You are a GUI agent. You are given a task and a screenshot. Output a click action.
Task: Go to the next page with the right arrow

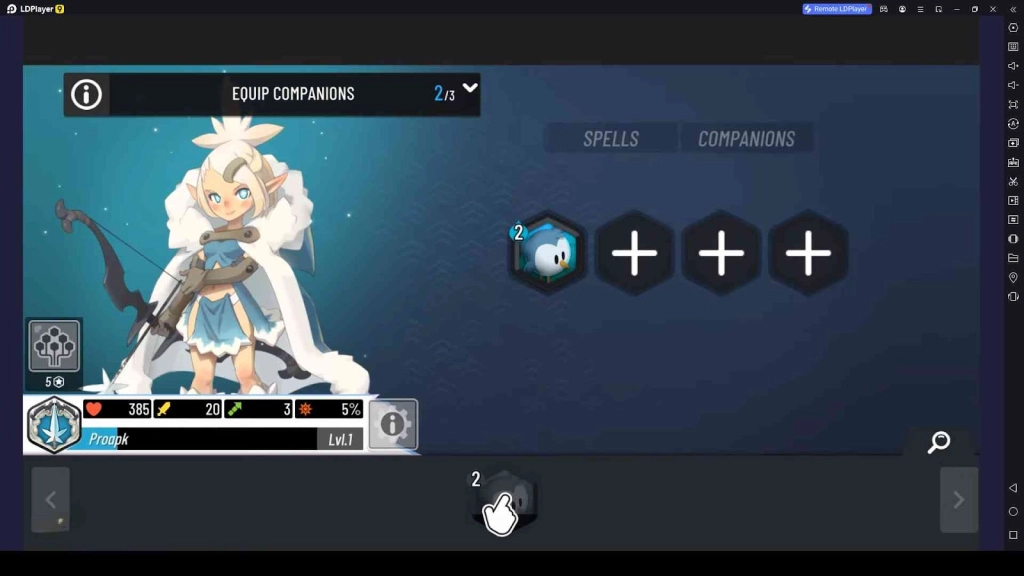(958, 500)
